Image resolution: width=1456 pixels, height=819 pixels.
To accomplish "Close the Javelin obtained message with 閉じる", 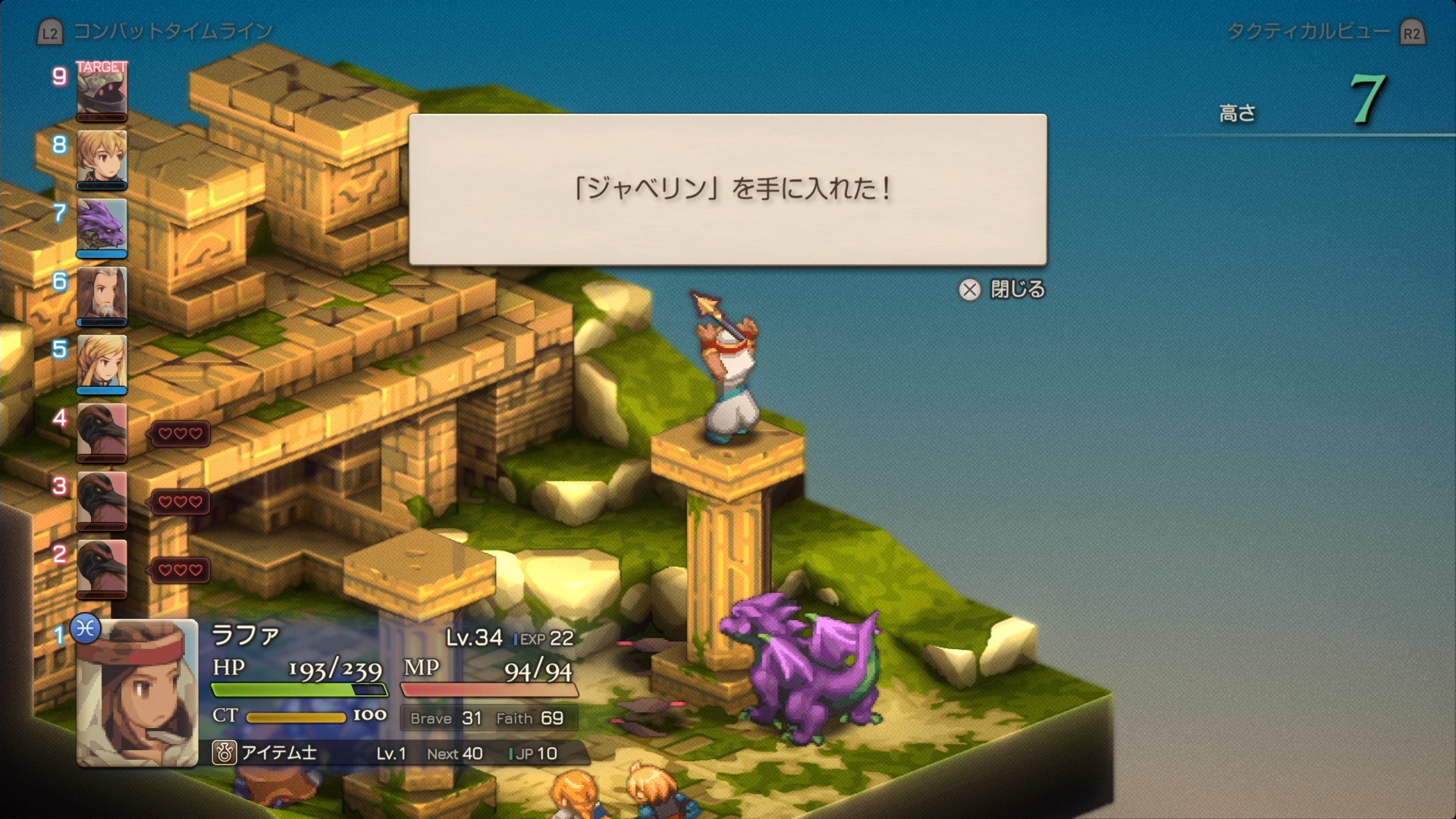I will click(1003, 290).
